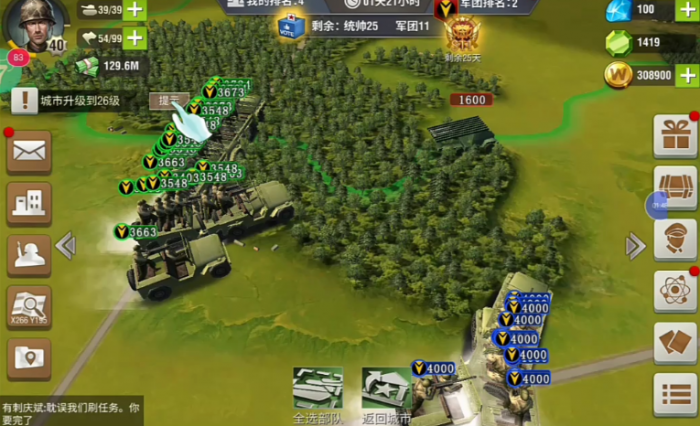Open the commander portrait profile

point(34,23)
